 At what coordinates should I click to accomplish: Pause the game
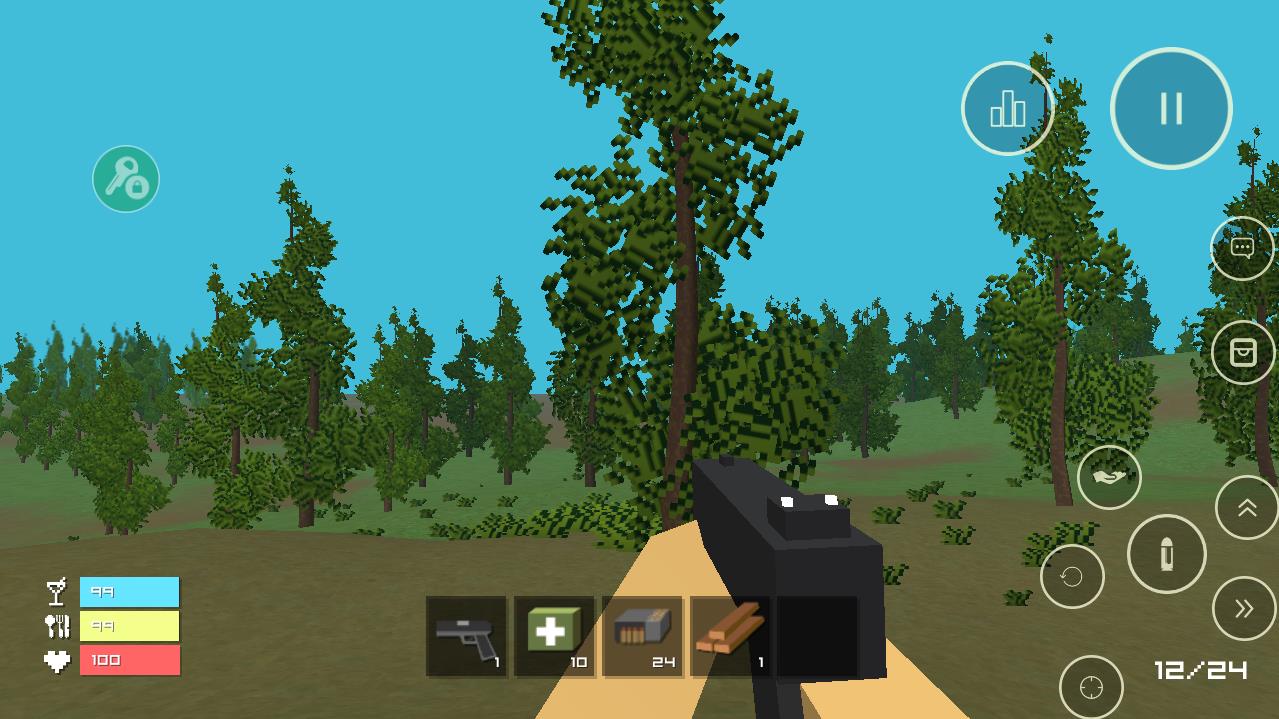point(1170,108)
